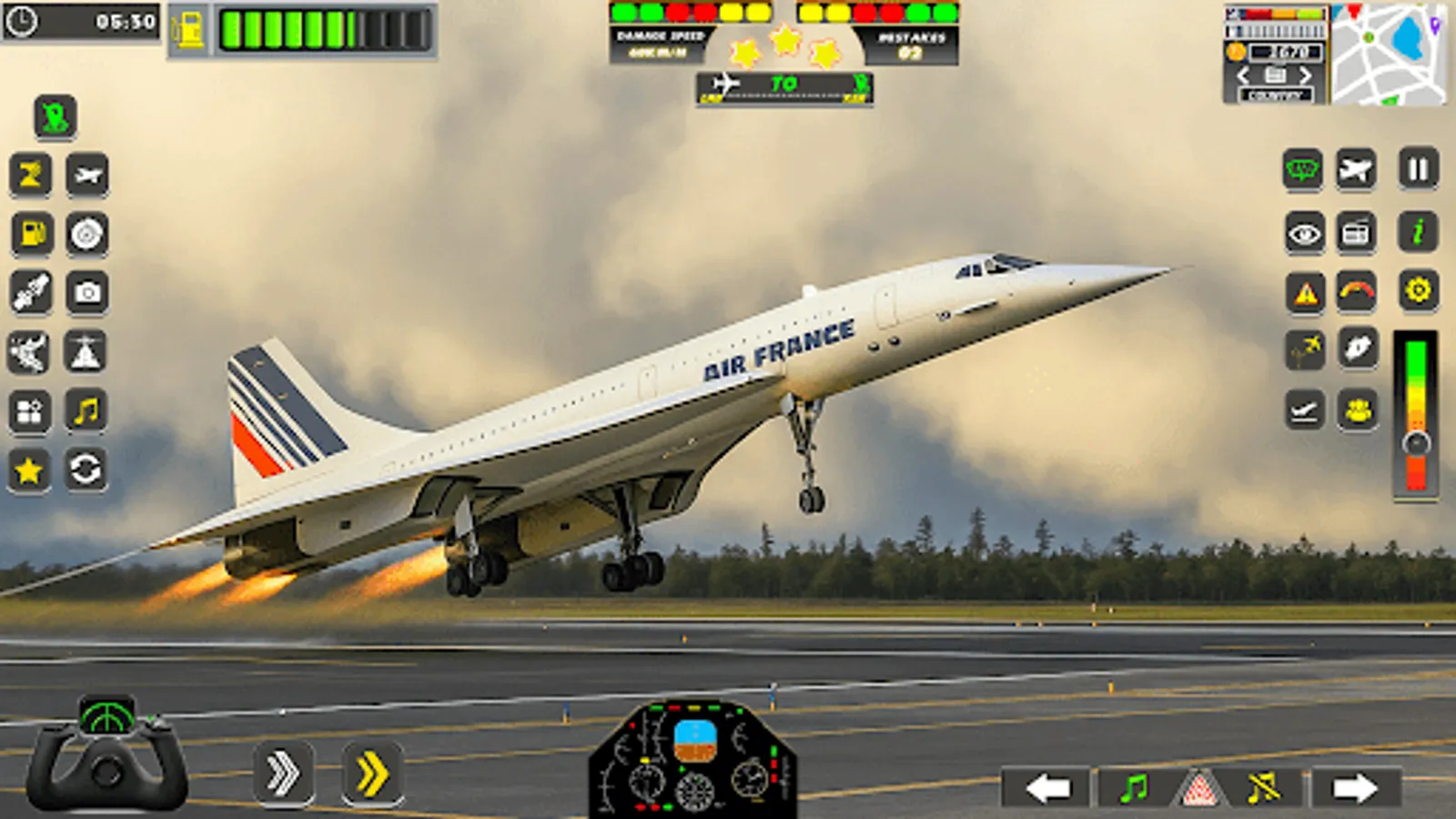1456x819 pixels.
Task: Tap the warning triangle icon on right panel
Action: (1303, 291)
